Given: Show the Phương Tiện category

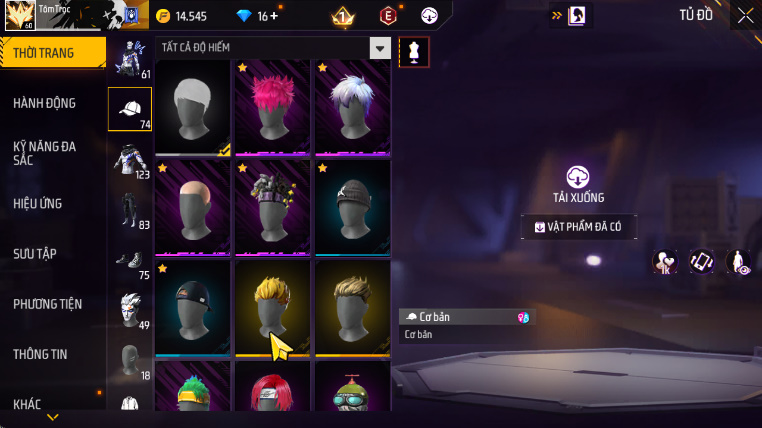Looking at the screenshot, I should [x=48, y=304].
